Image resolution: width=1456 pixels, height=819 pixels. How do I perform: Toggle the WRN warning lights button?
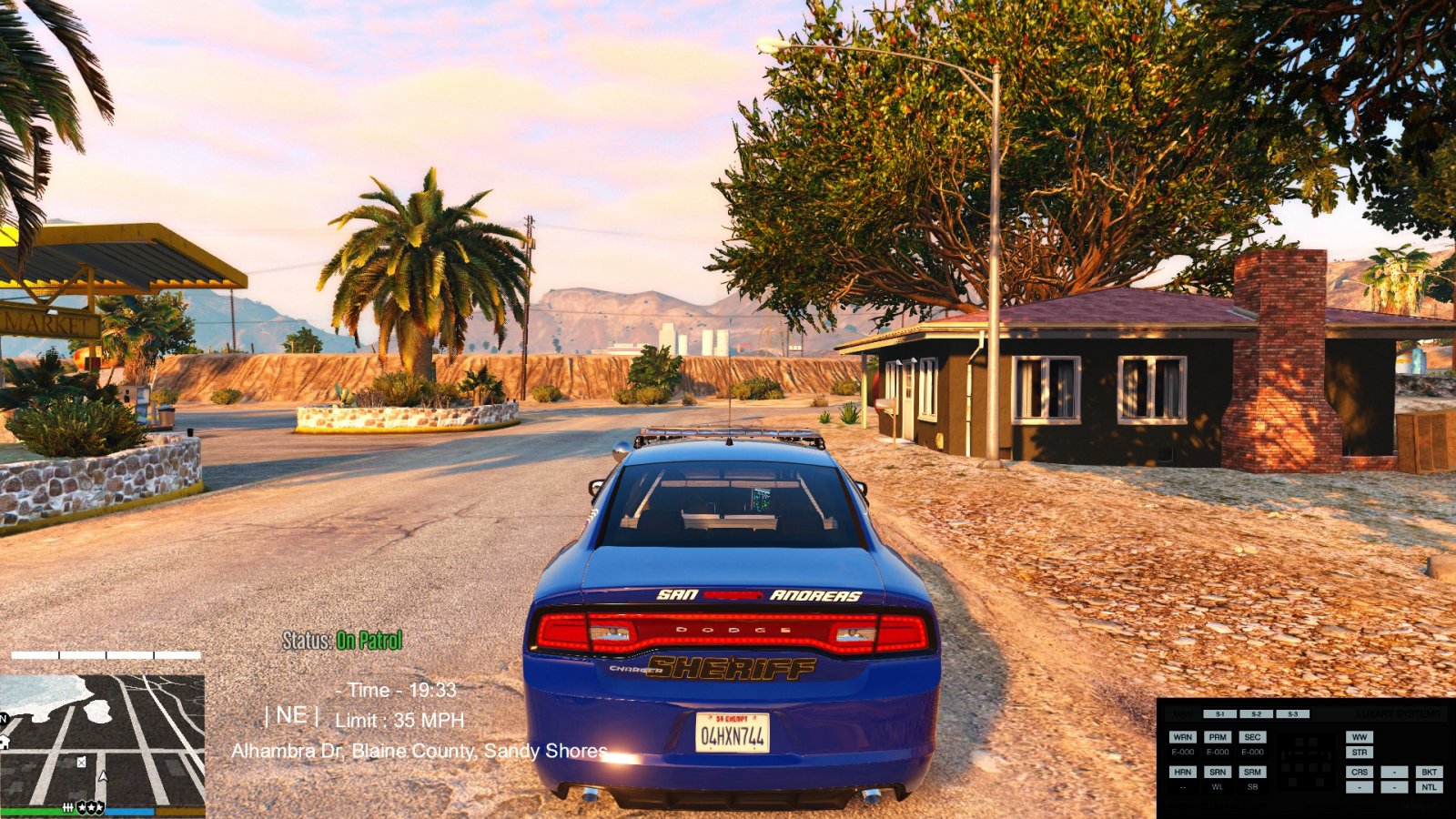pos(1183,737)
